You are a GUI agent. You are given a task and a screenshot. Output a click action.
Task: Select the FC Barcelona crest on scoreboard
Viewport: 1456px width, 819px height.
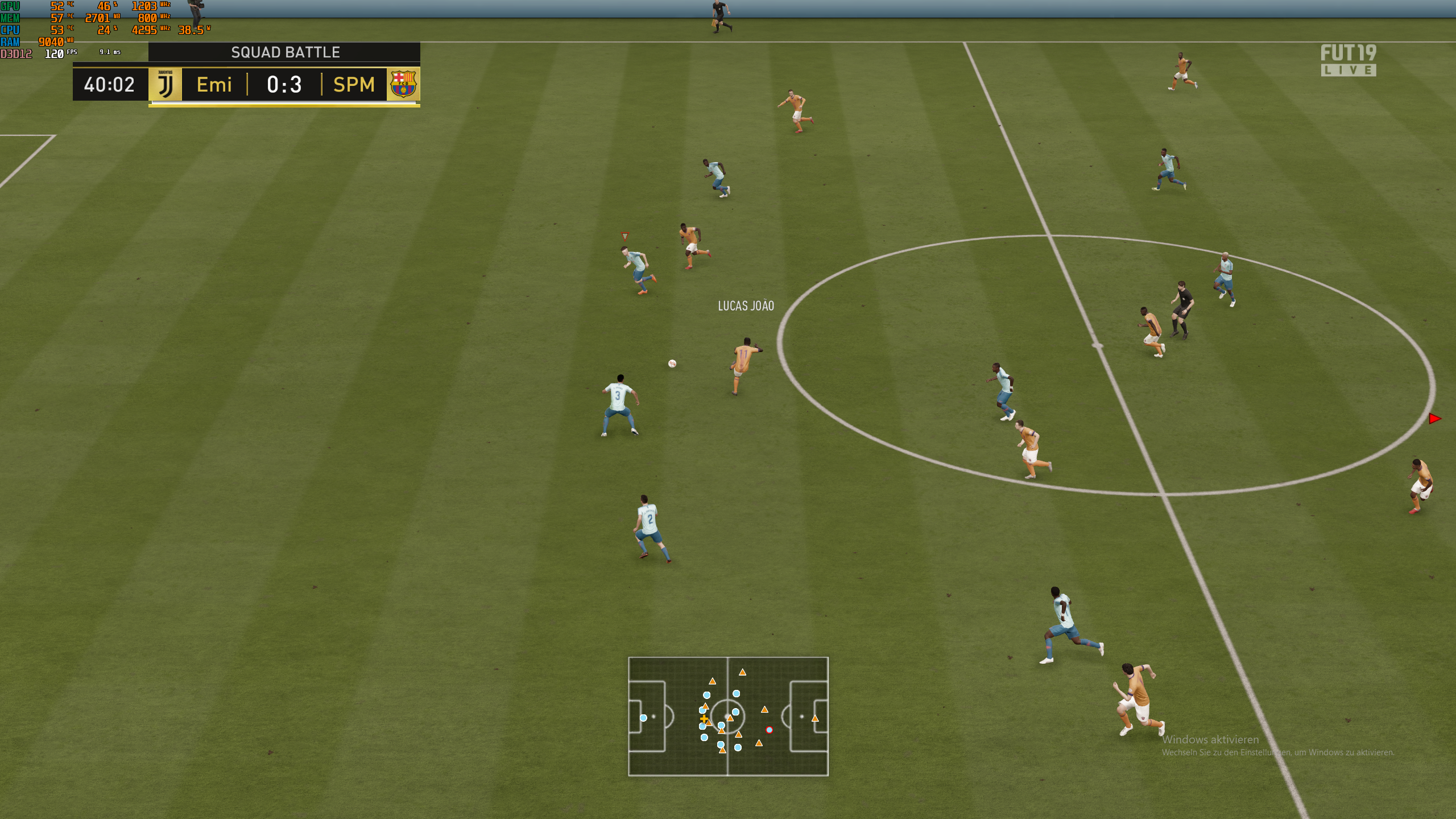404,85
